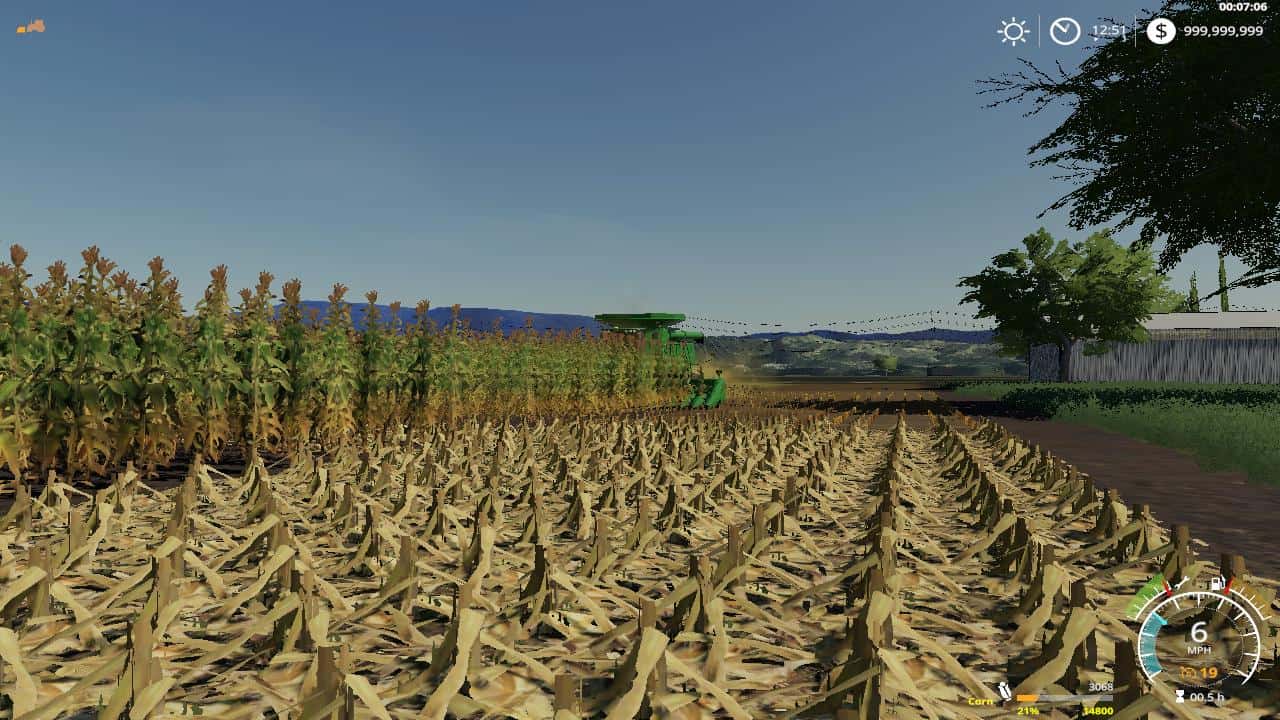The width and height of the screenshot is (1280, 720).
Task: Click the fuel pump icon on the gauge
Action: 1216,582
